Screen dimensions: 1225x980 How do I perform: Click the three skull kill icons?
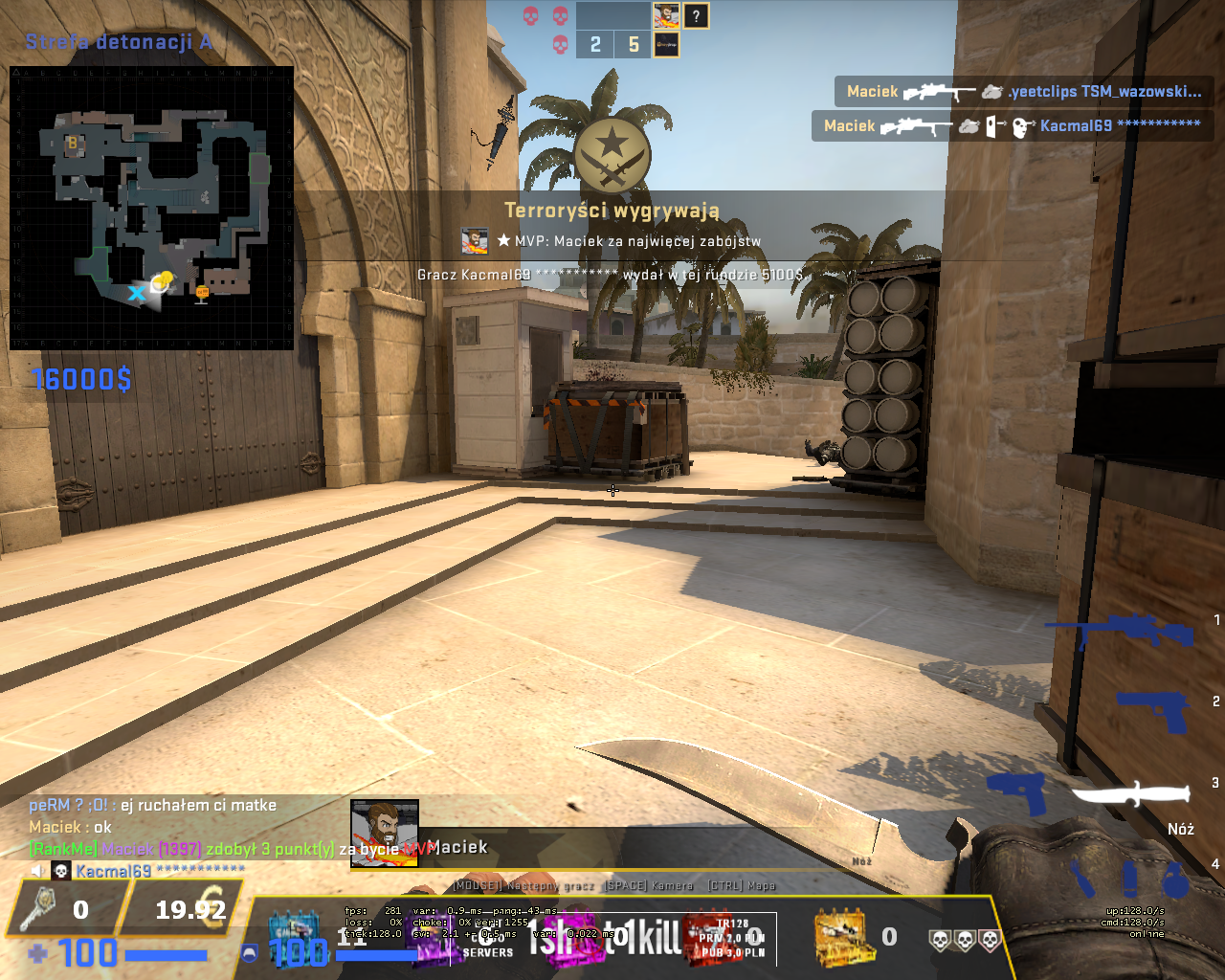point(964,940)
